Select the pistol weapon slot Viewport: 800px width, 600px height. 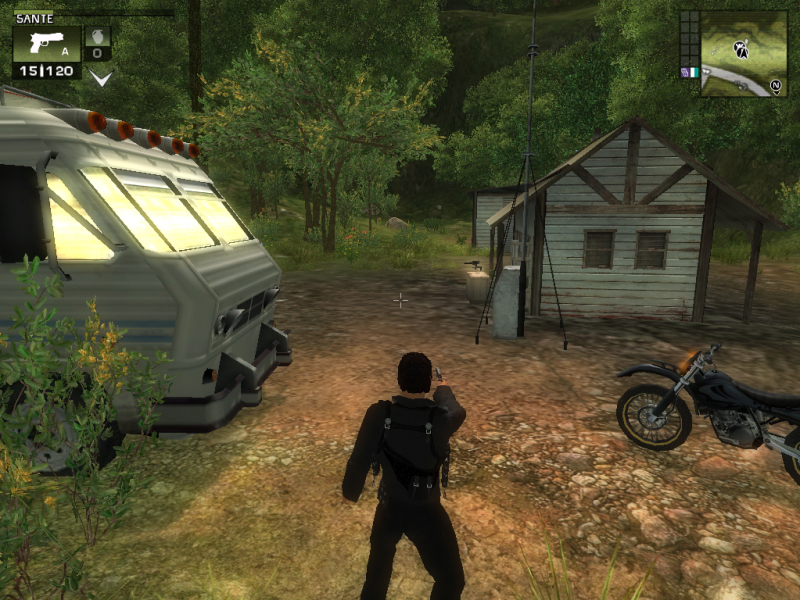click(46, 44)
